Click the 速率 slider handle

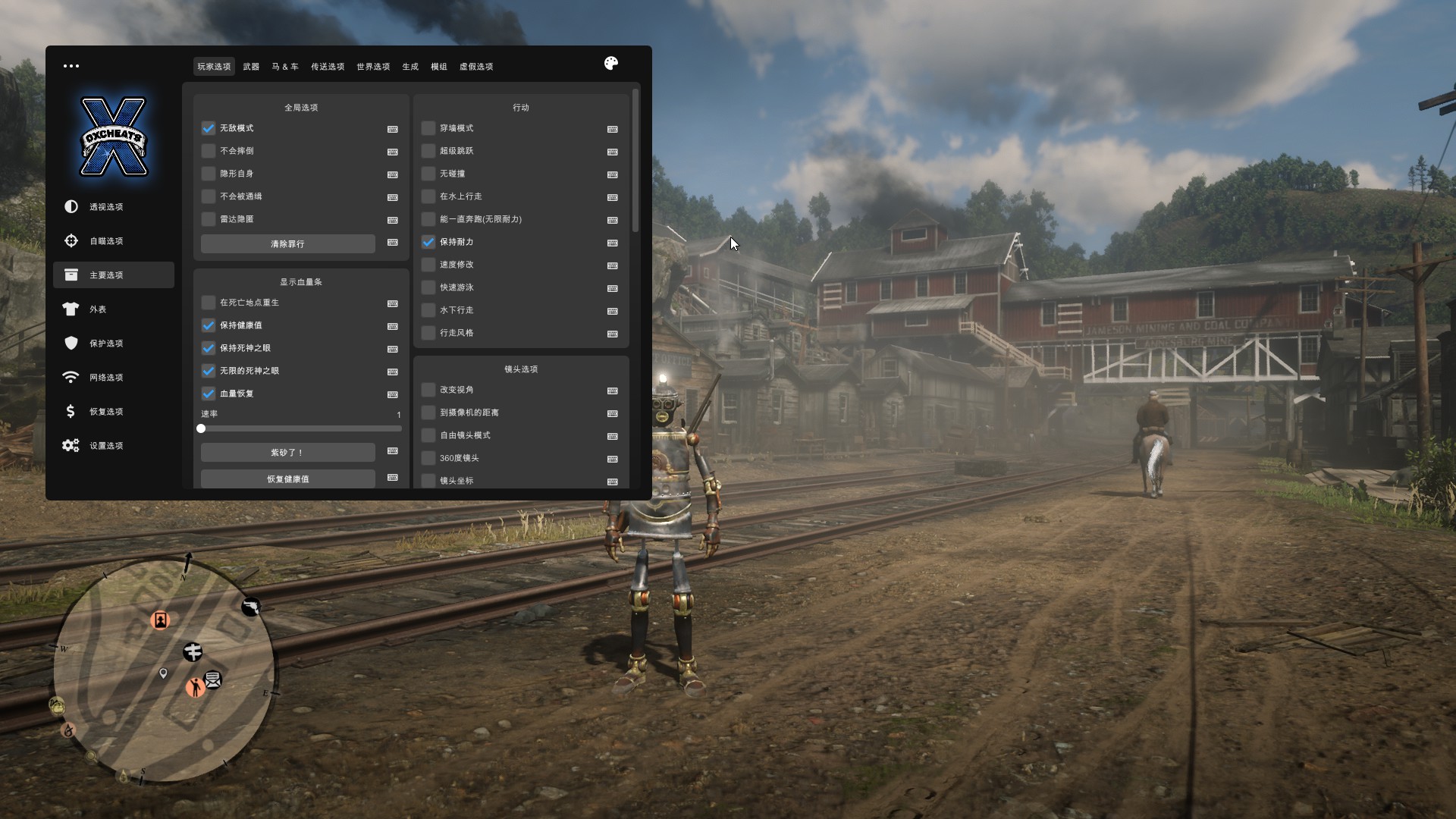[201, 428]
